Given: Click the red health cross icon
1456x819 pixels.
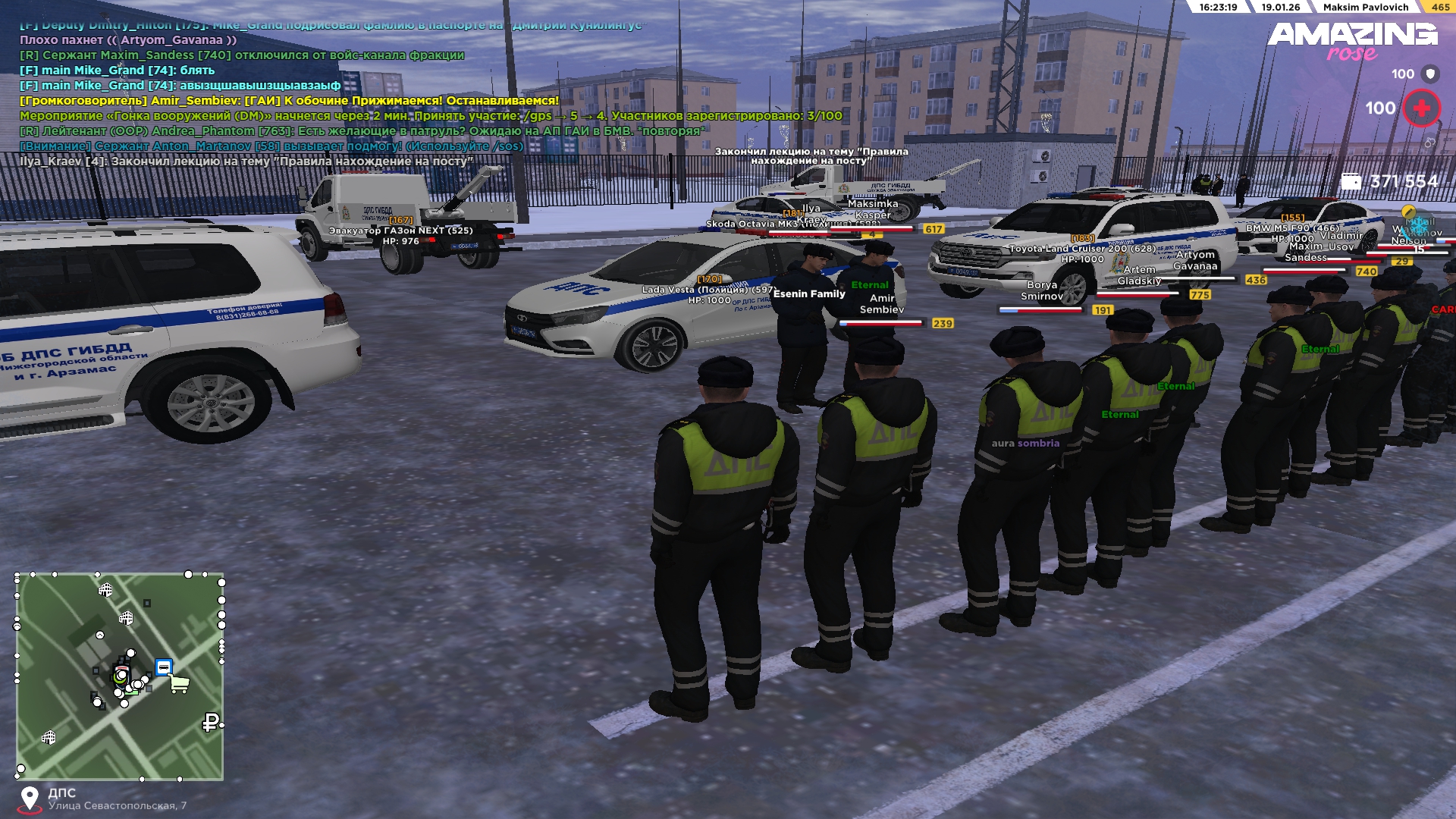Looking at the screenshot, I should [1421, 108].
